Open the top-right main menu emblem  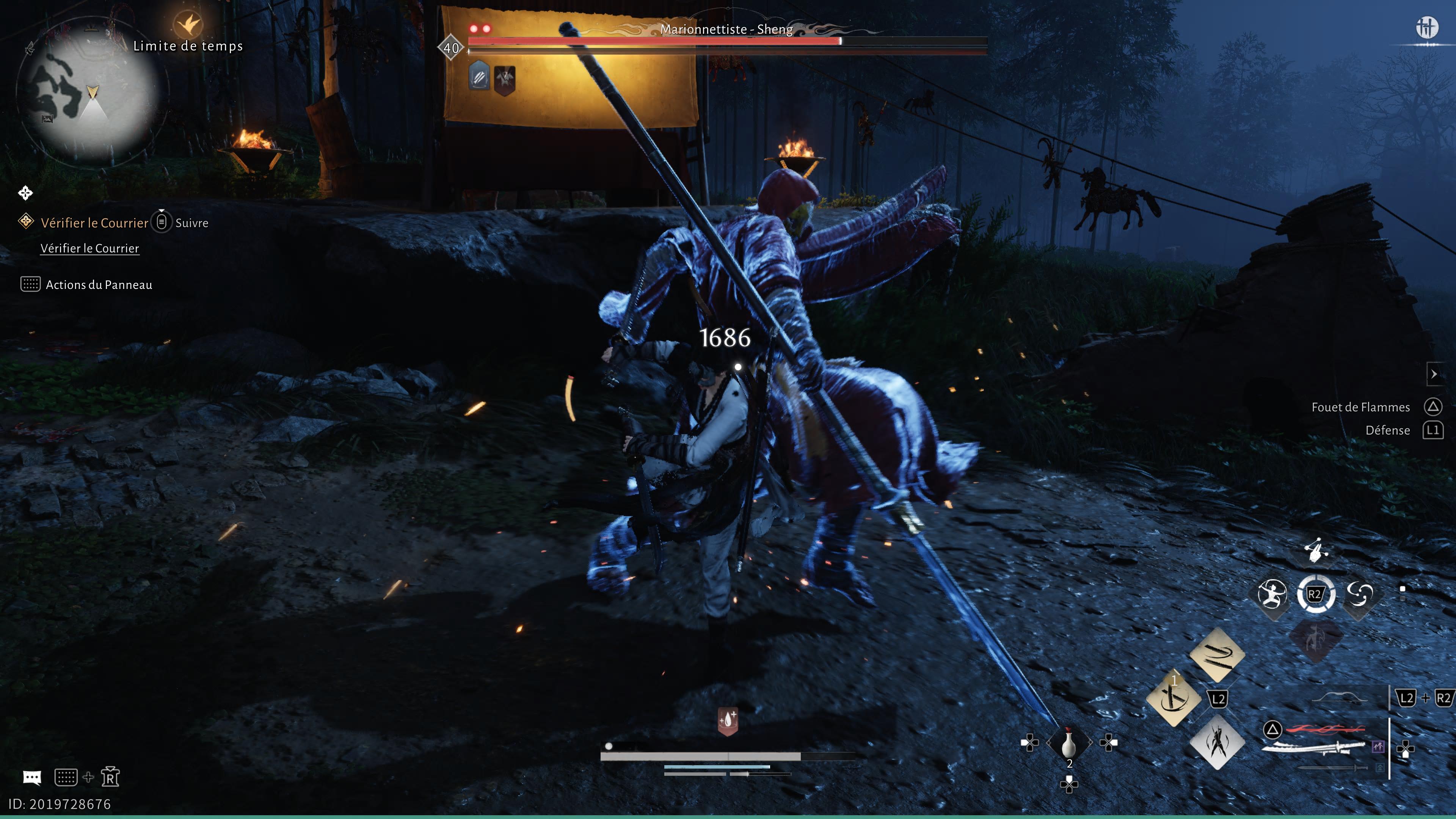pyautogui.click(x=1426, y=27)
